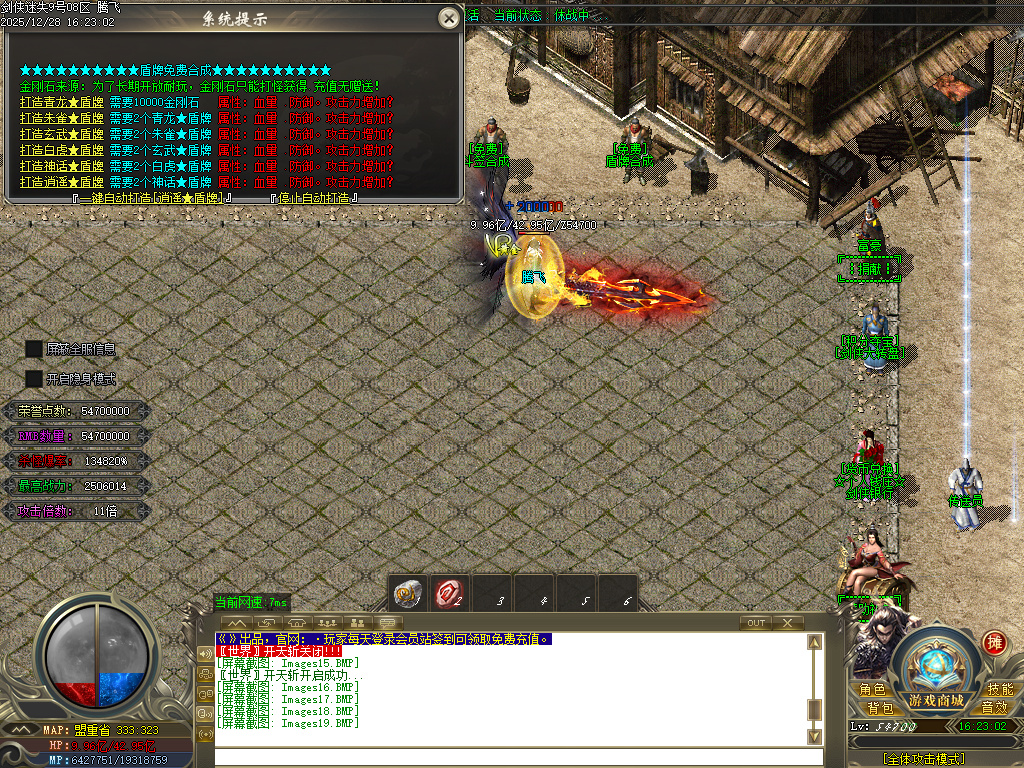Choose the 打造青龙★盾牌 link
This screenshot has width=1024, height=768.
tap(61, 102)
